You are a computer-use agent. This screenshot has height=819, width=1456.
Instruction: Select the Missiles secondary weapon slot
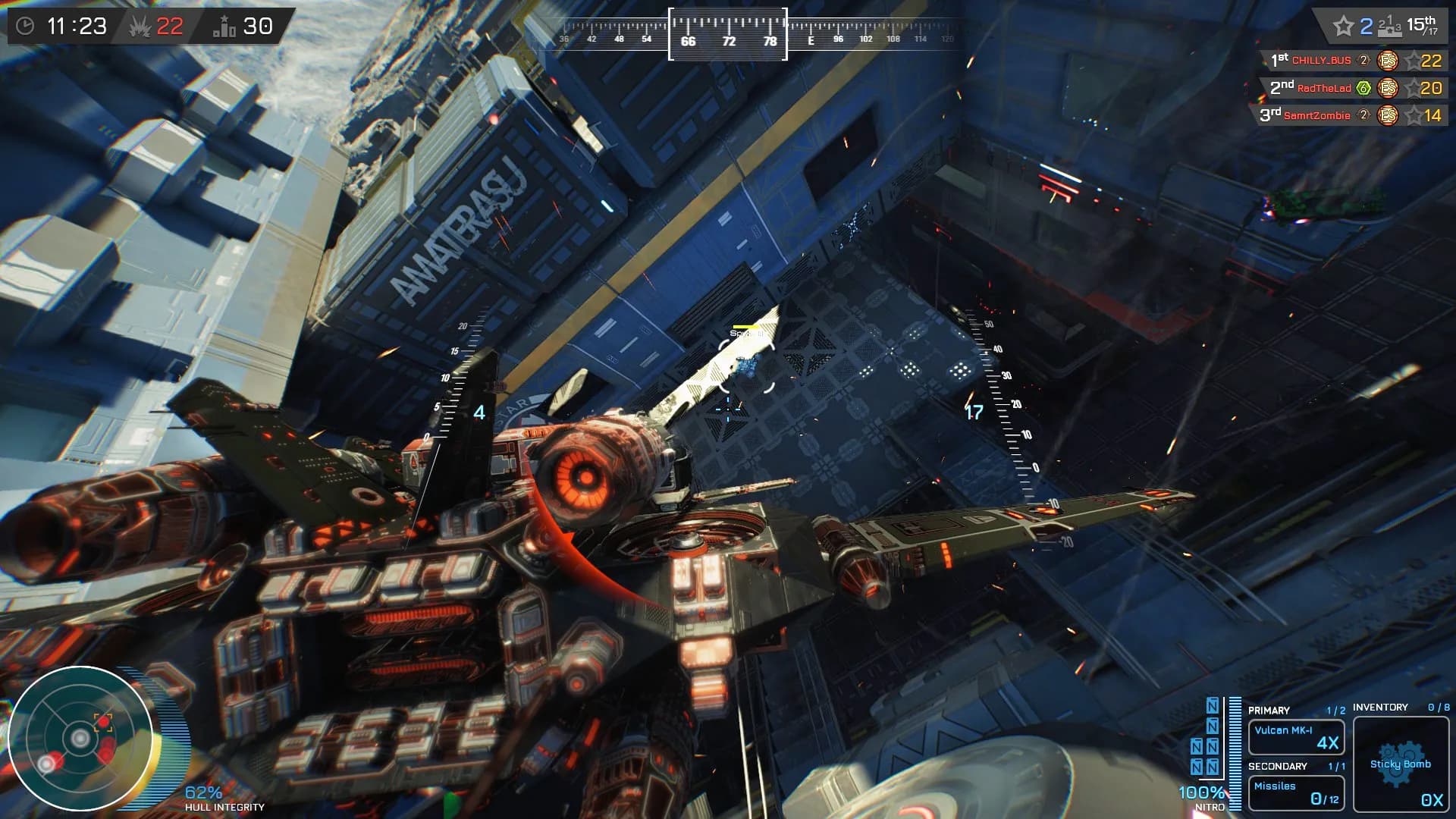[1296, 792]
